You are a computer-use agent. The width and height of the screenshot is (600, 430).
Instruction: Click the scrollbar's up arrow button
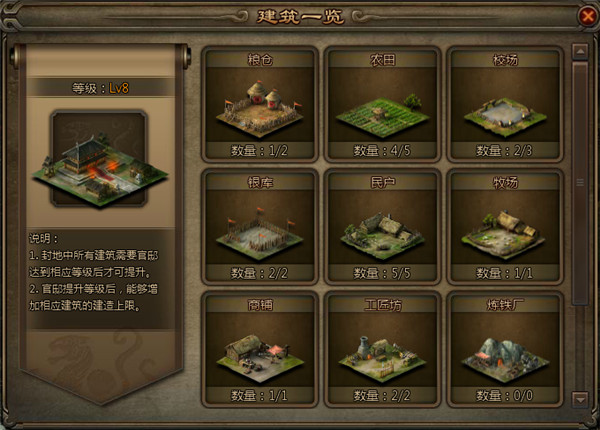(579, 50)
